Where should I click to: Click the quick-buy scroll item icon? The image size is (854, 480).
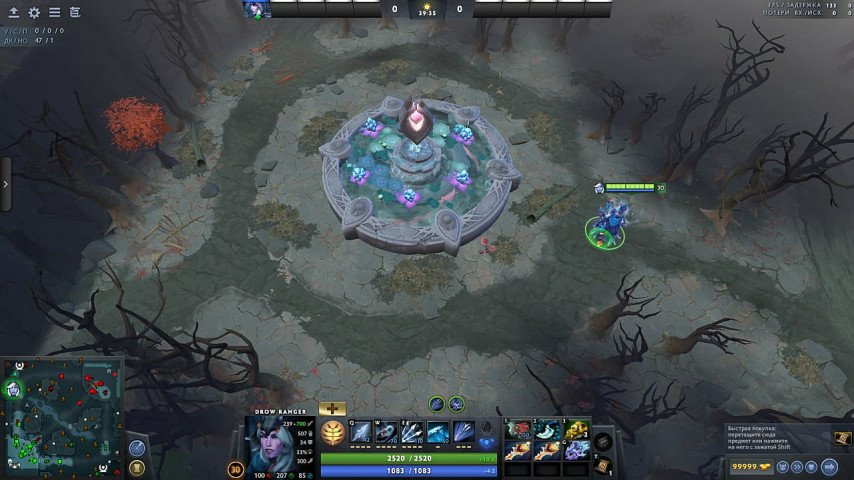[842, 438]
